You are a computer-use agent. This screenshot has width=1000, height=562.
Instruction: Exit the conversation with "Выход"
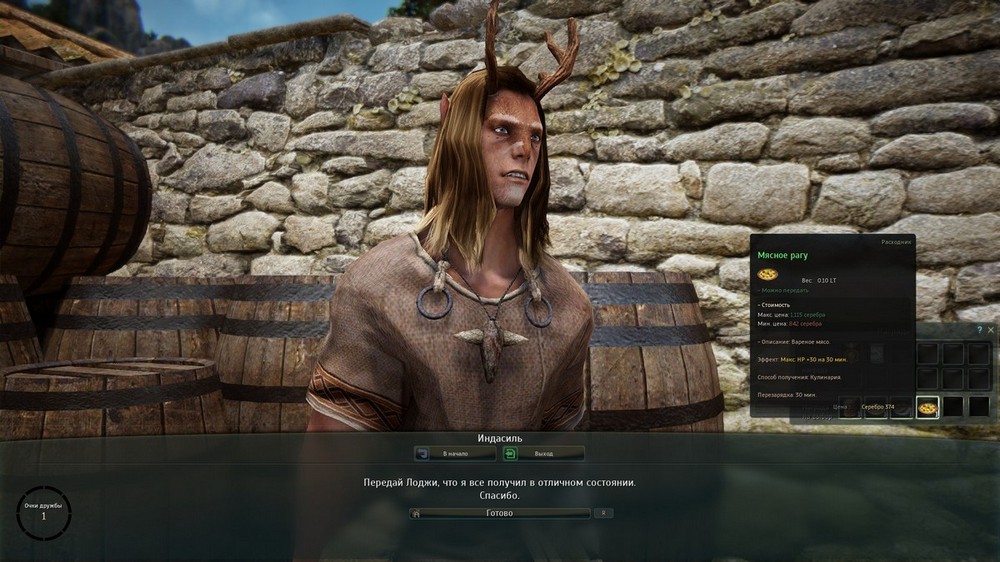point(543,453)
